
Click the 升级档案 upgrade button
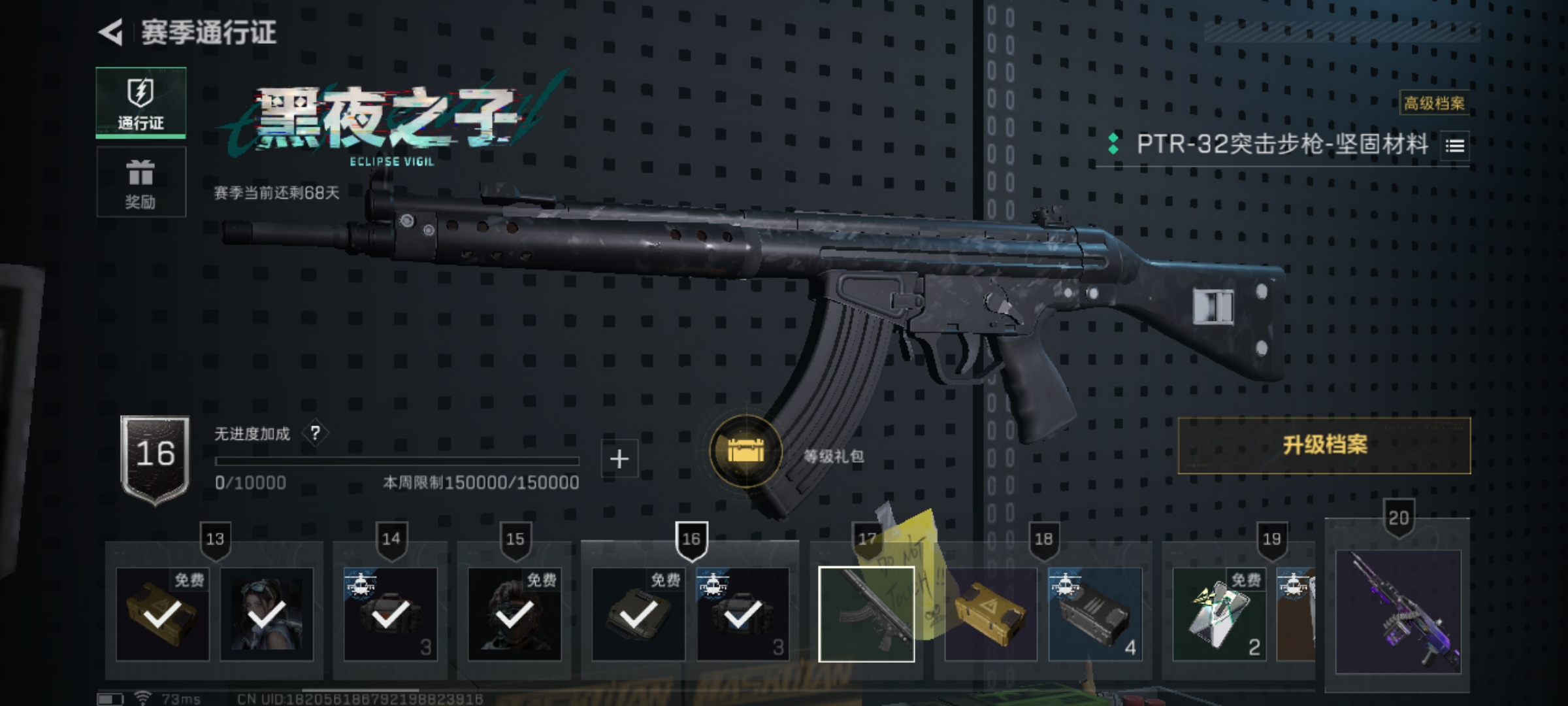[1324, 445]
